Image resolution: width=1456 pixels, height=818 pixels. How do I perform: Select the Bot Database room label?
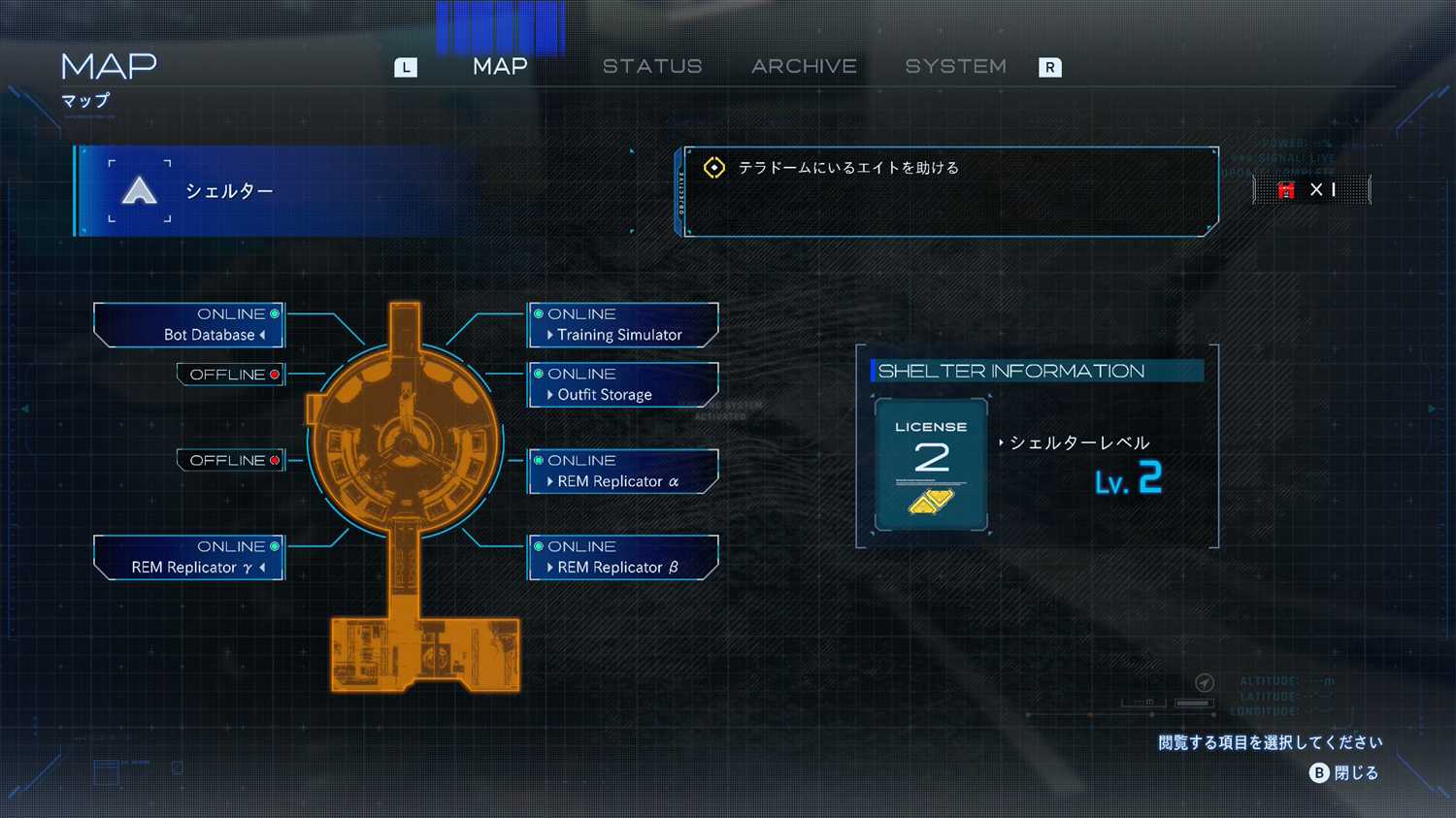point(189,325)
